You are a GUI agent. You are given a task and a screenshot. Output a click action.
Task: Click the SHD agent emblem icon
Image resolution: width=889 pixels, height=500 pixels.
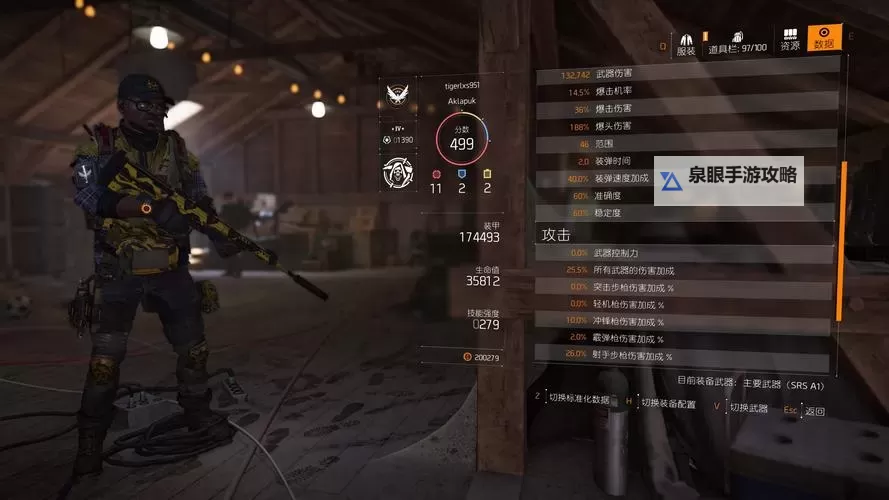click(x=400, y=97)
